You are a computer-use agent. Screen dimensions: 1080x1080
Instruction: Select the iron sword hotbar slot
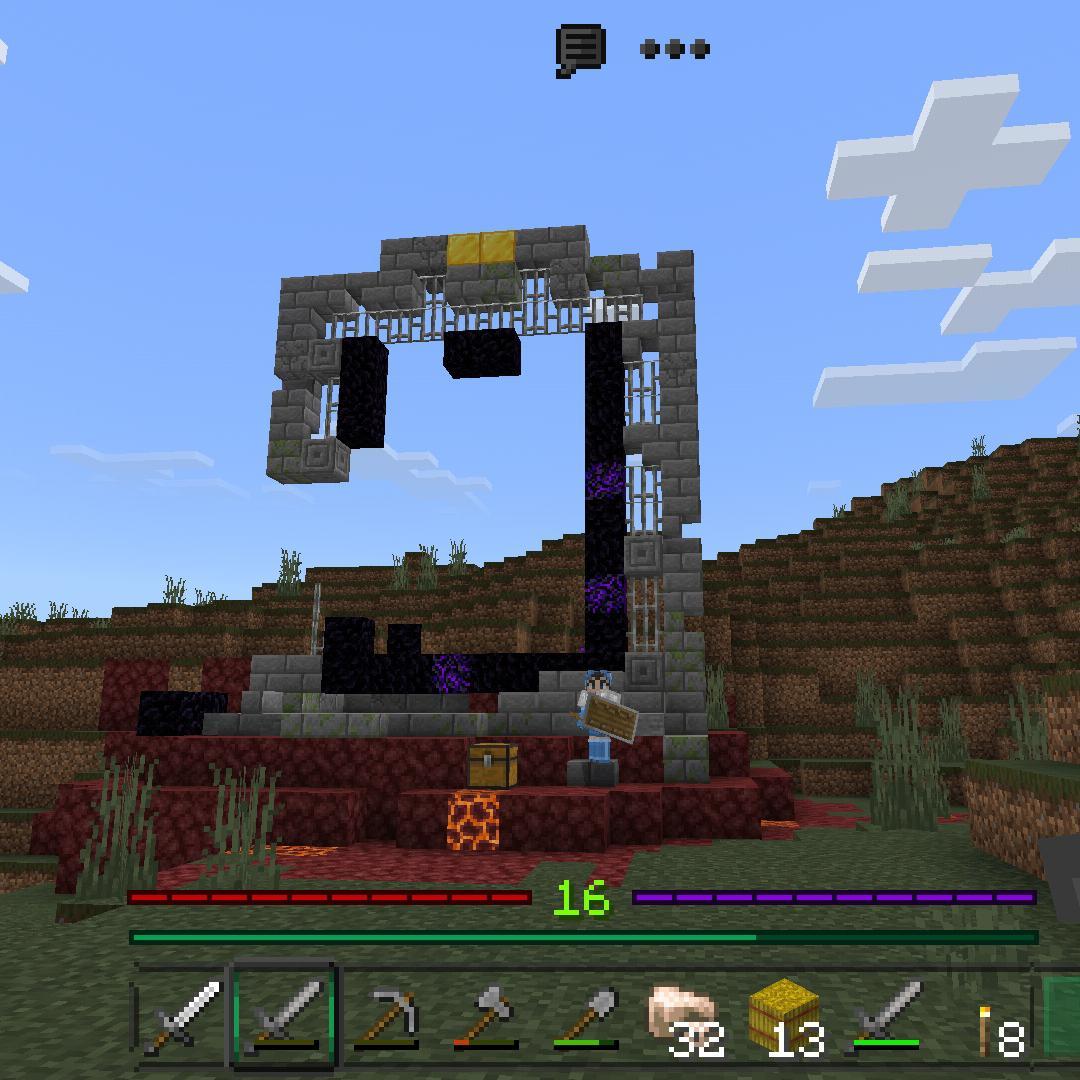coord(184,1016)
